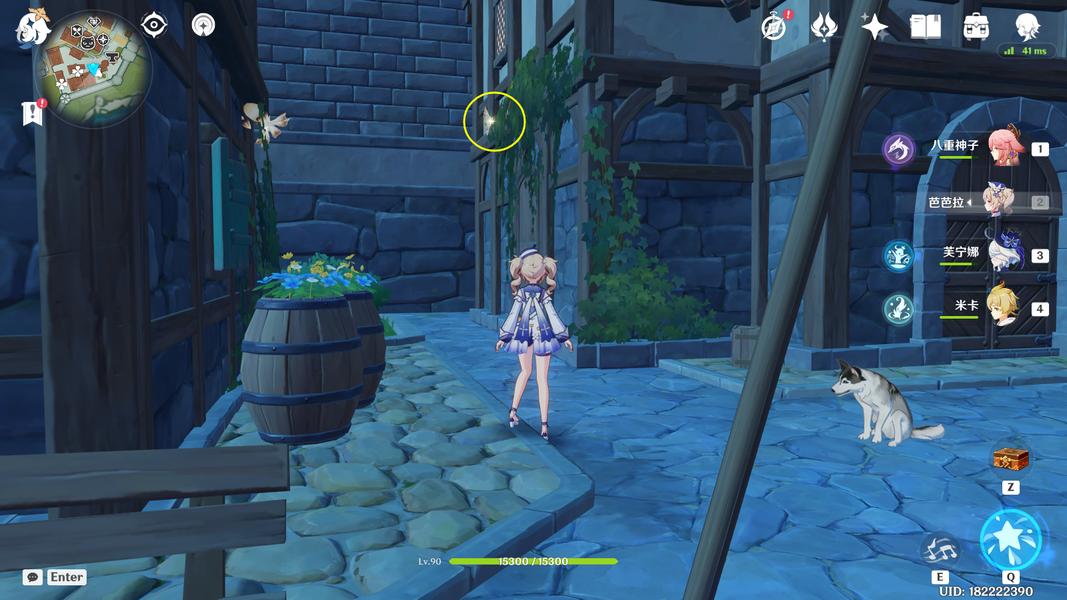Open the compass events icon
The width and height of the screenshot is (1067, 600).
[773, 27]
